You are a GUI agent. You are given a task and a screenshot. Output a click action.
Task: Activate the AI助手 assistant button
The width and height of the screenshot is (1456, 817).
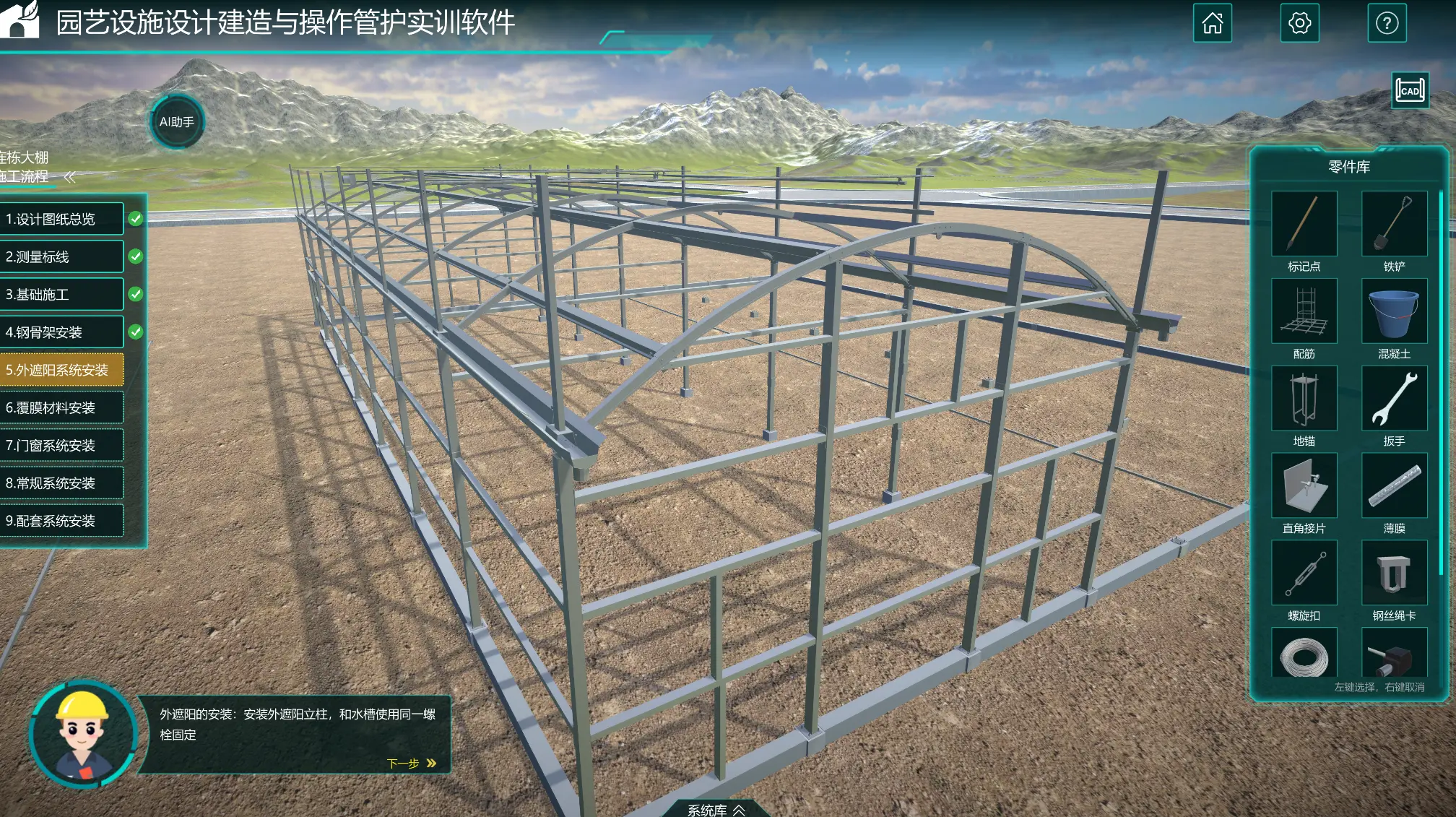coord(177,121)
